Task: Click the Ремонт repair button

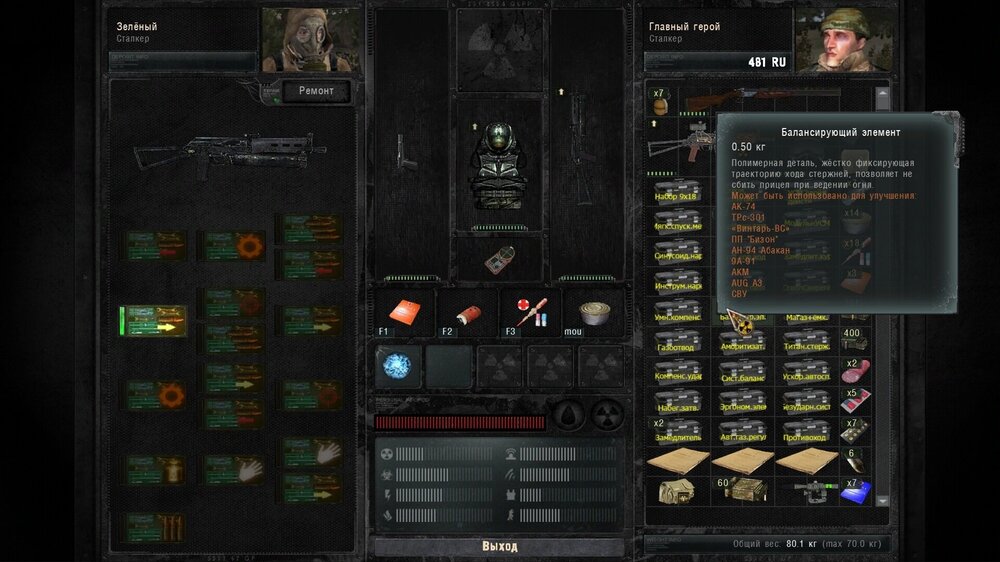Action: 317,92
